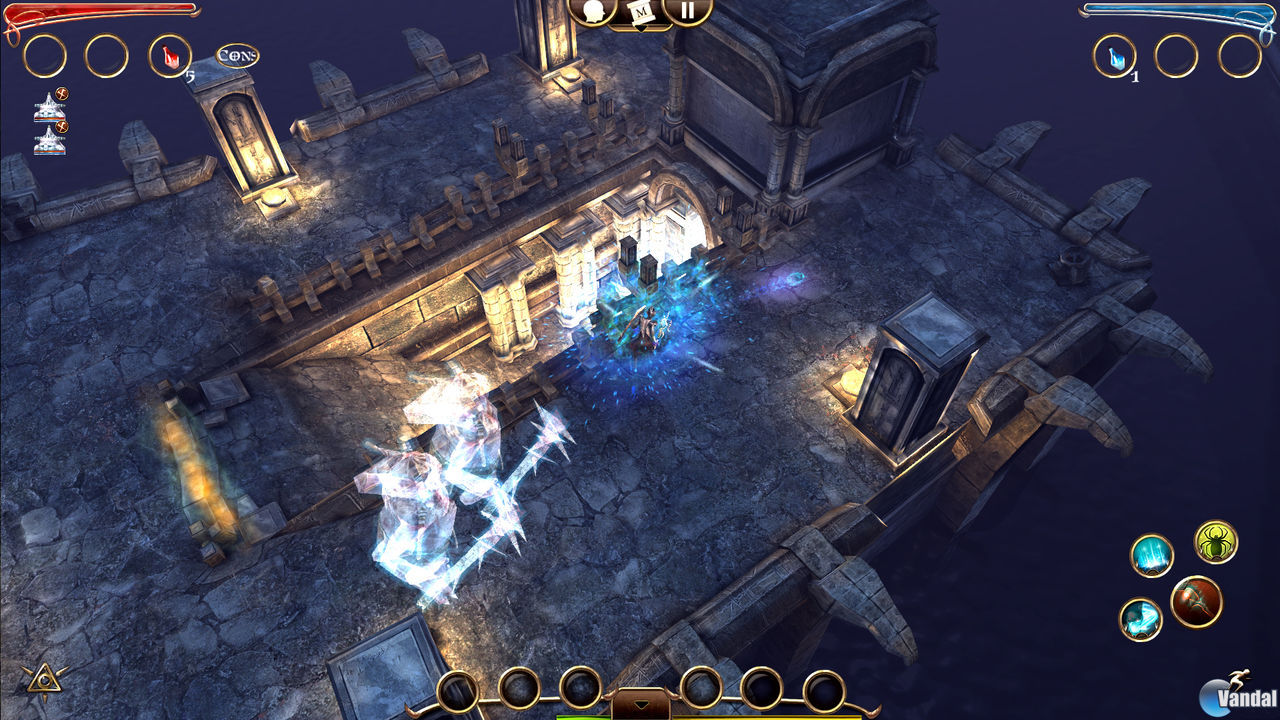Open the hotbar's center expander arrow

(x=640, y=704)
